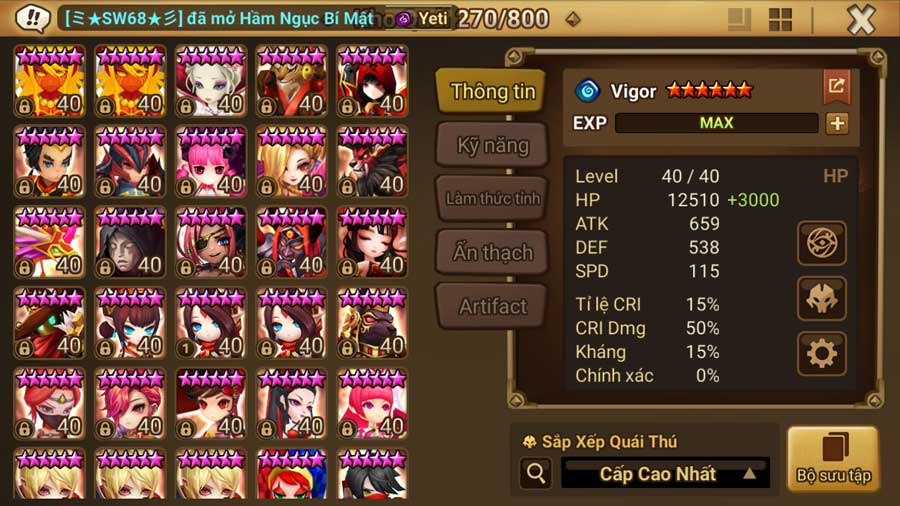Switch to the four-square grid view
This screenshot has width=900, height=506.
pos(780,19)
